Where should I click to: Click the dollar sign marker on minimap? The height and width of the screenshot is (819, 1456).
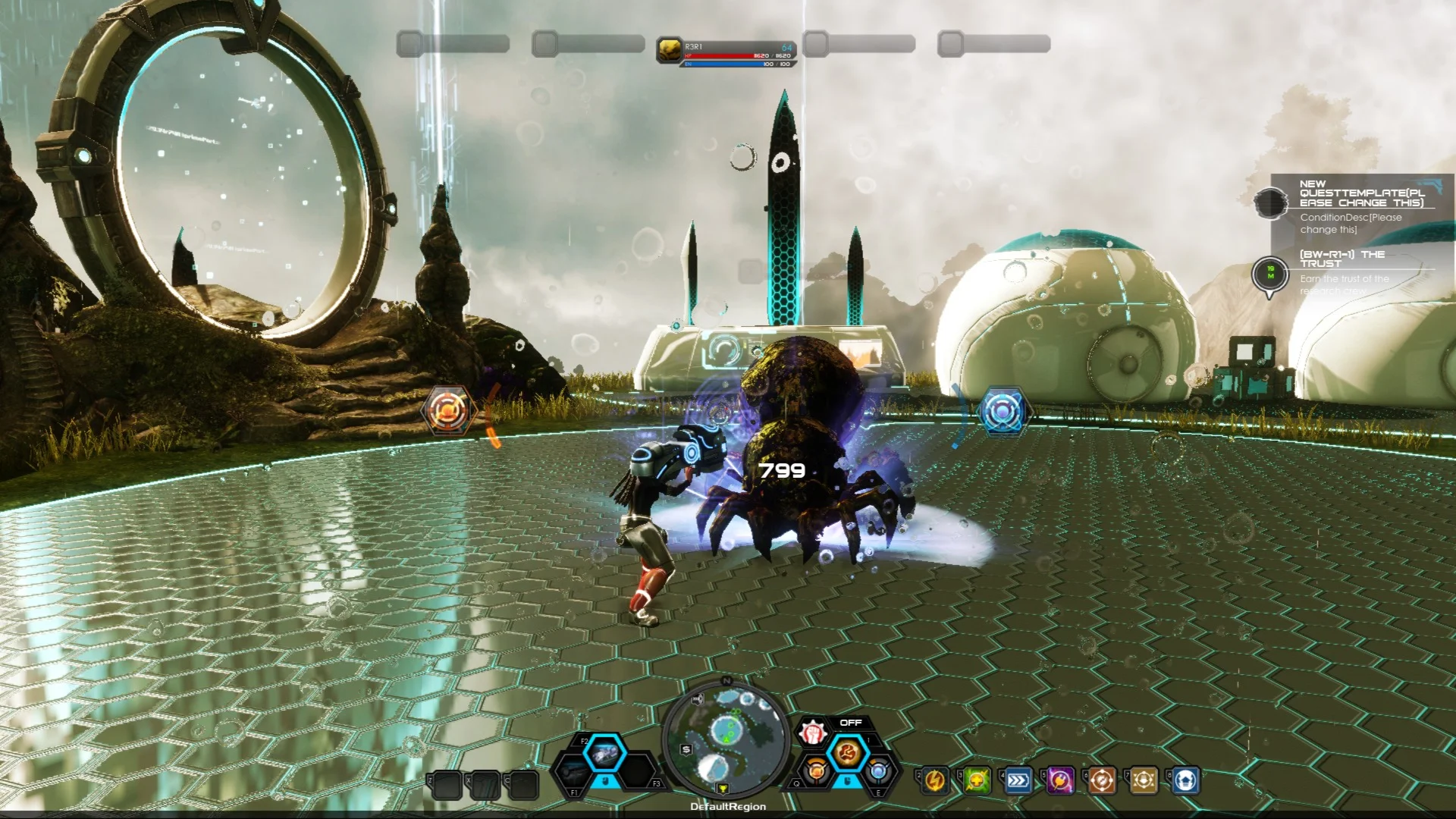(x=686, y=749)
